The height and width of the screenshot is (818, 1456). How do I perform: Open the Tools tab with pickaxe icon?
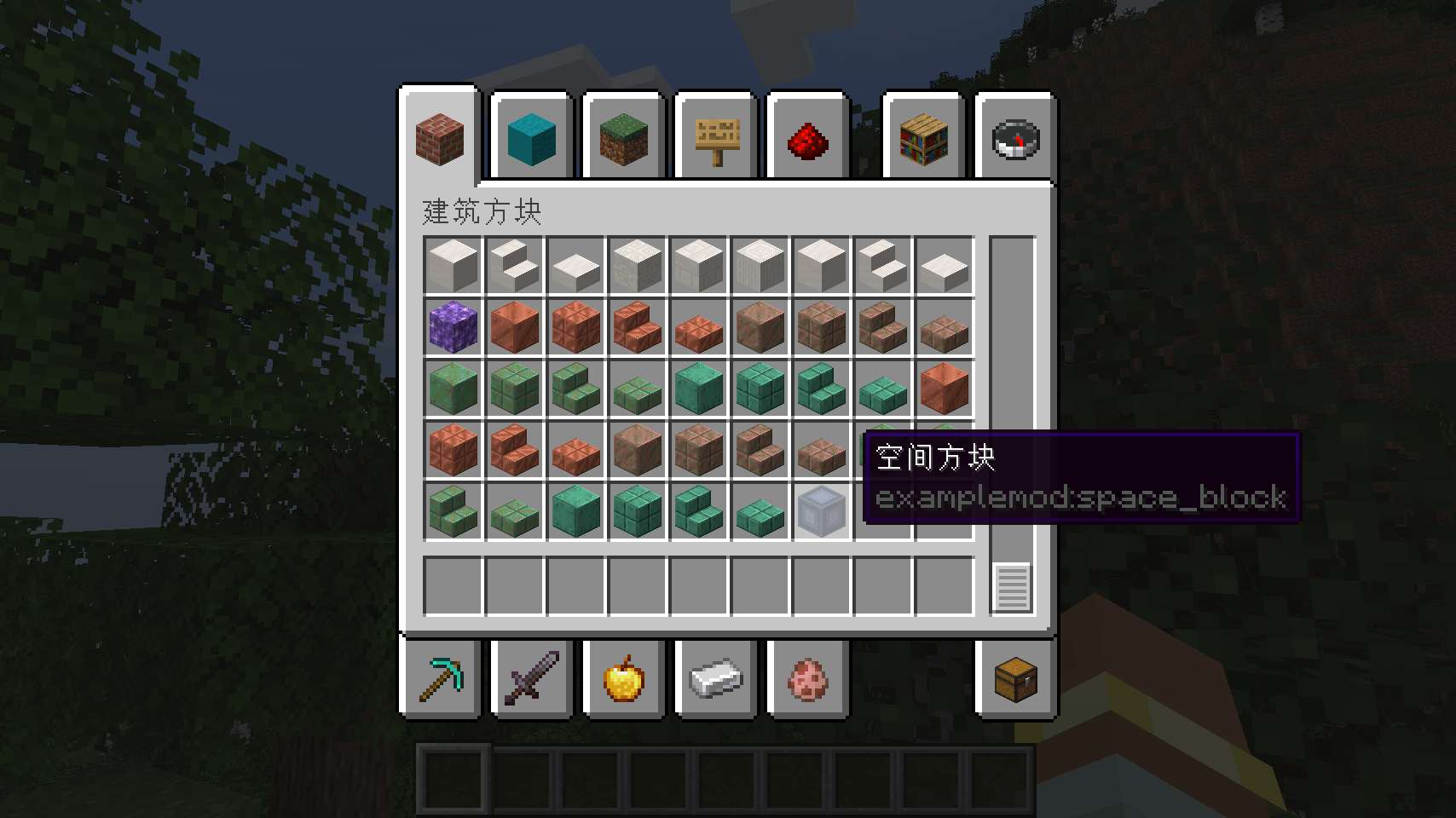pos(441,679)
